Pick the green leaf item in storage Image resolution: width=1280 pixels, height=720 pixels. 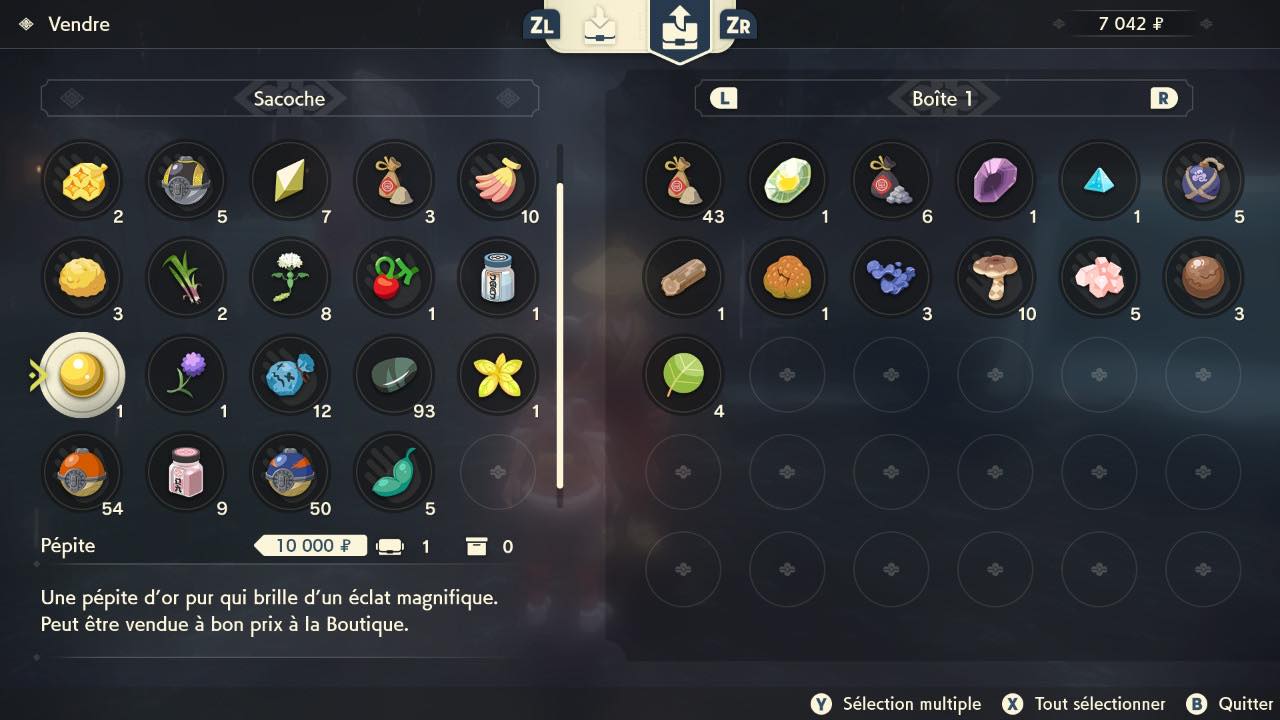[x=683, y=374]
